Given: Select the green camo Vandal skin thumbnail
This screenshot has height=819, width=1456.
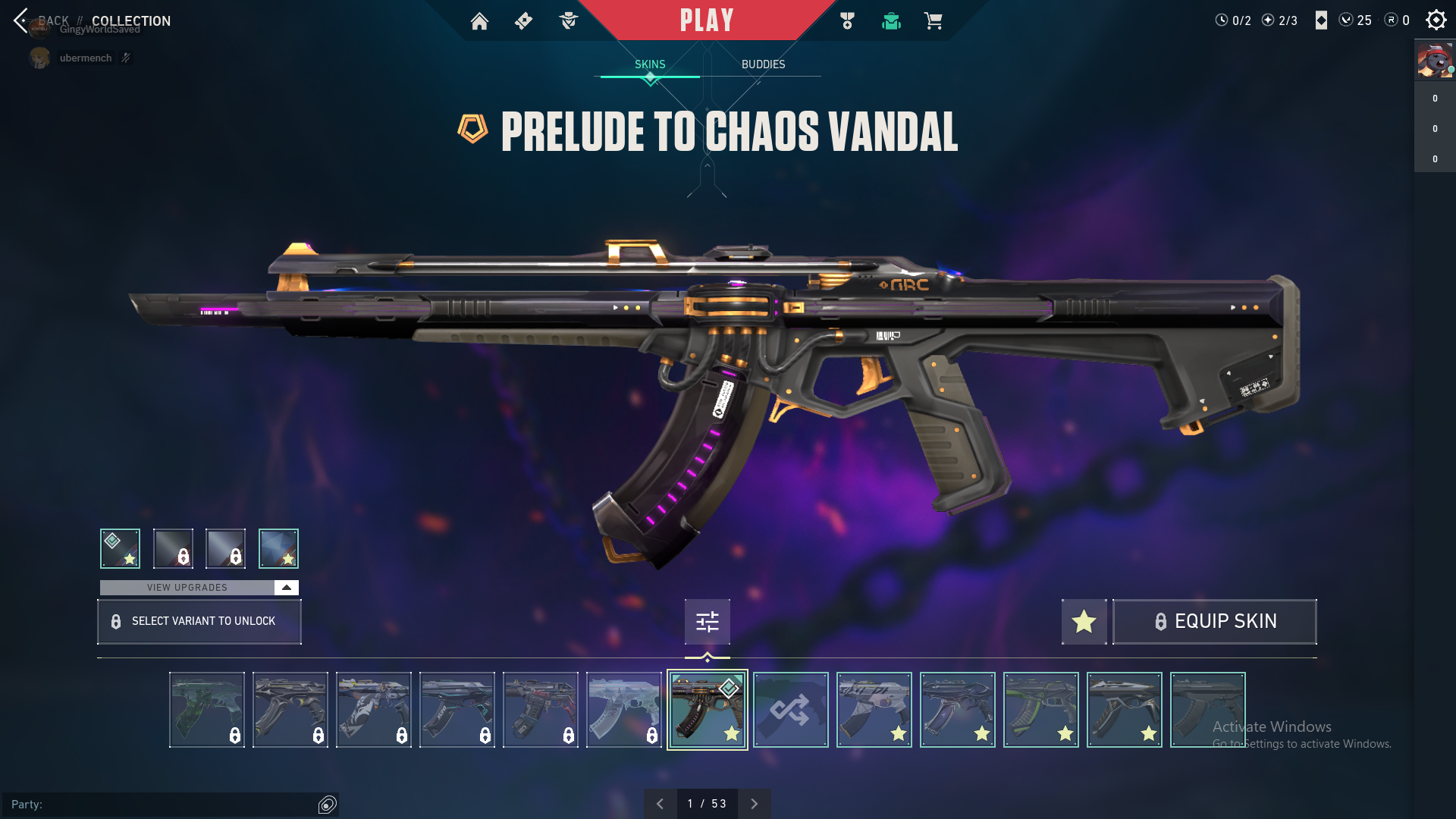Looking at the screenshot, I should coord(207,710).
